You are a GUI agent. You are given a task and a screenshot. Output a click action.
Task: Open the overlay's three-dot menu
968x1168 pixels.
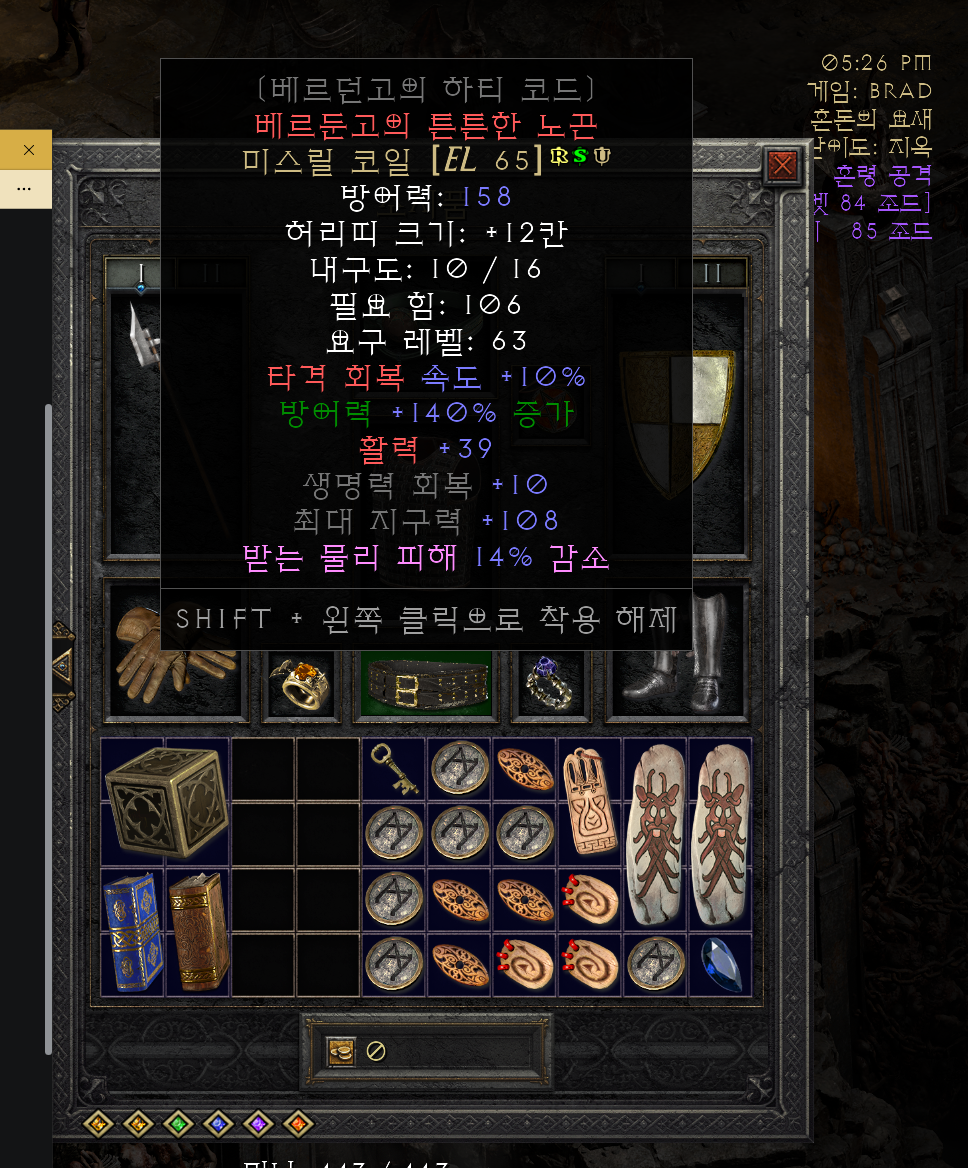pyautogui.click(x=25, y=188)
